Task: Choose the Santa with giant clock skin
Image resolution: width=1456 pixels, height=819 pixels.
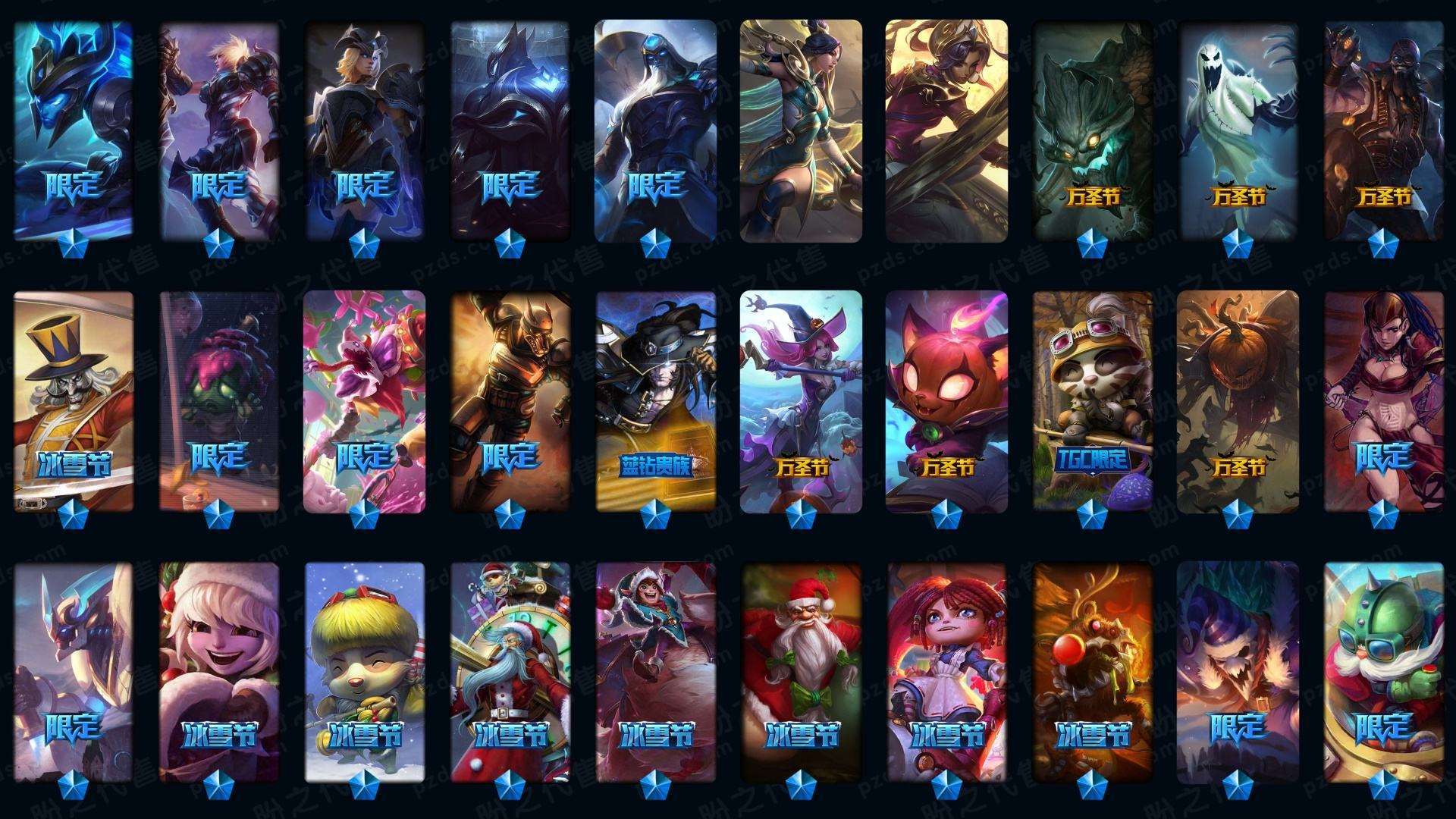Action: (510, 671)
